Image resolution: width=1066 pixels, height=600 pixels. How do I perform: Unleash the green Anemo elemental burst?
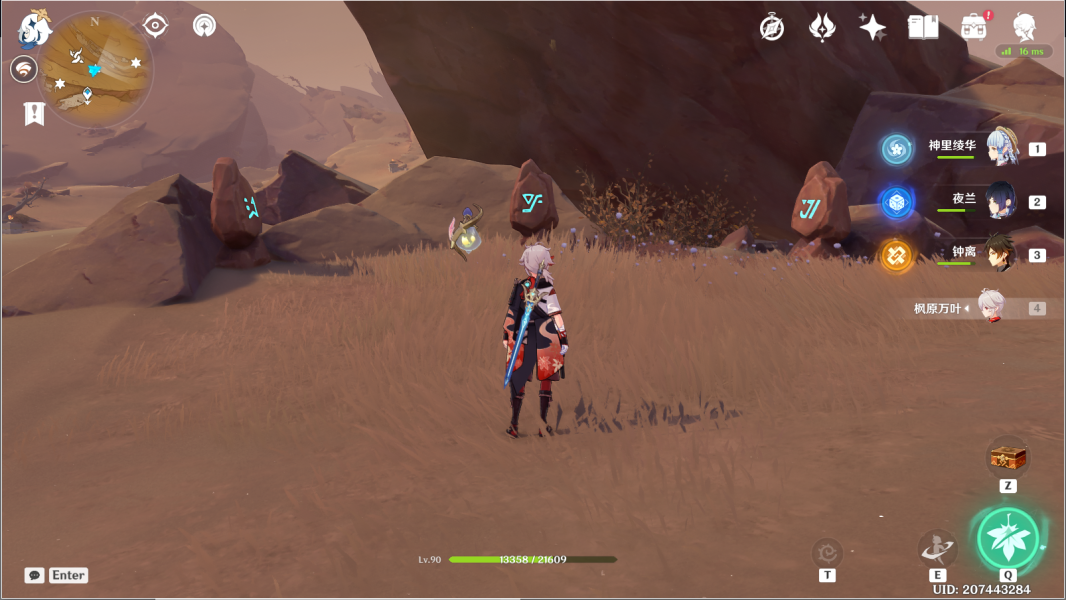1007,539
